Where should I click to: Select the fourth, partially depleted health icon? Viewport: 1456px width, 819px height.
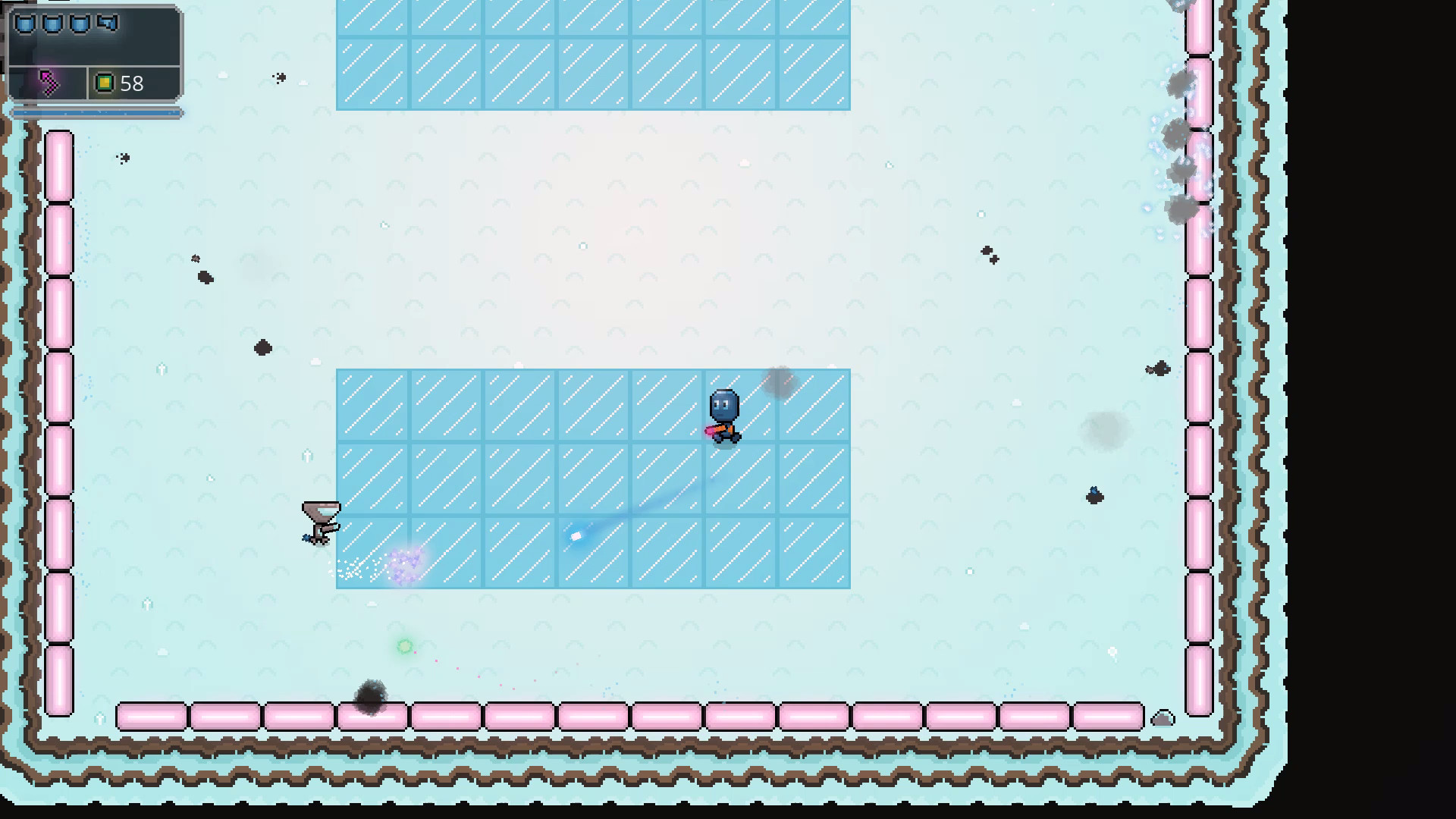tap(106, 24)
